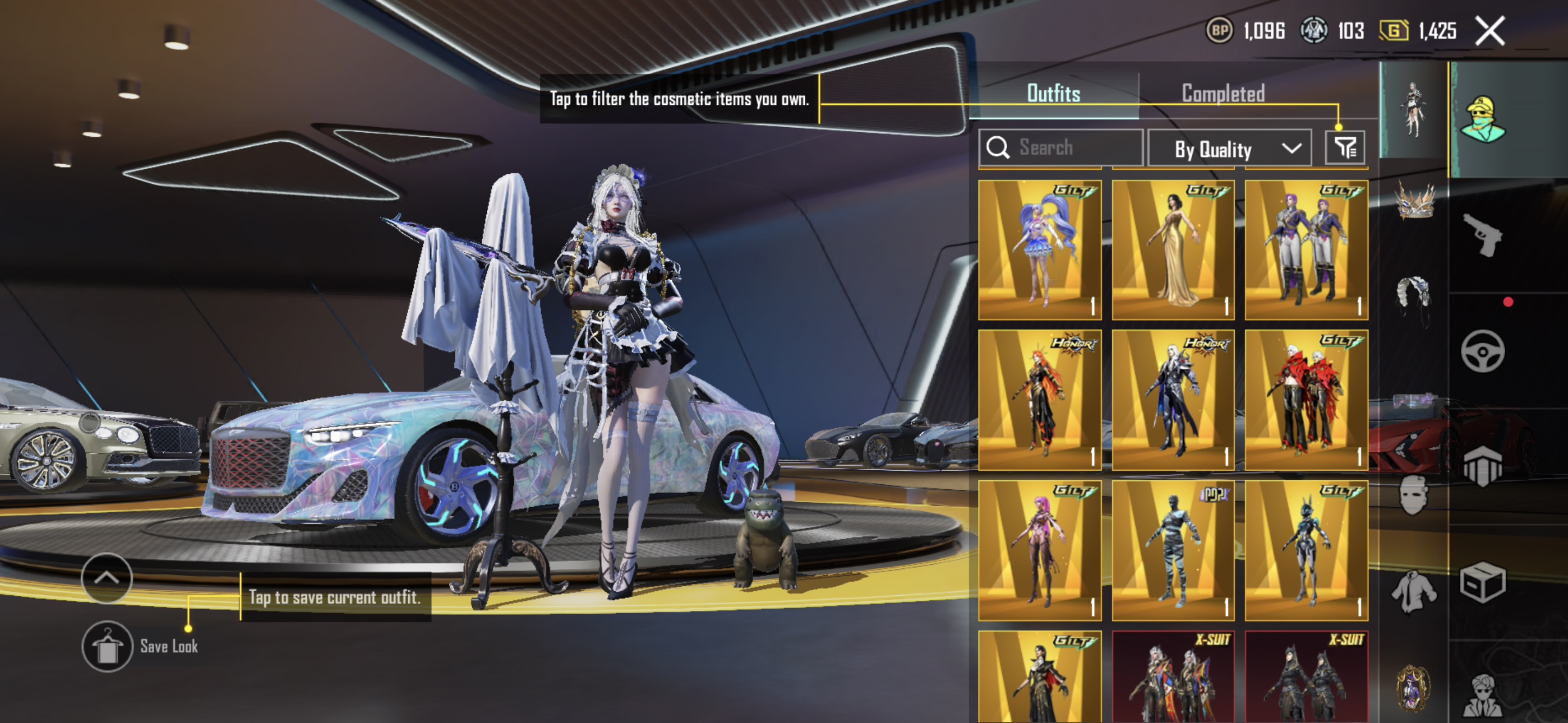Open the face mask category

[x=1413, y=495]
